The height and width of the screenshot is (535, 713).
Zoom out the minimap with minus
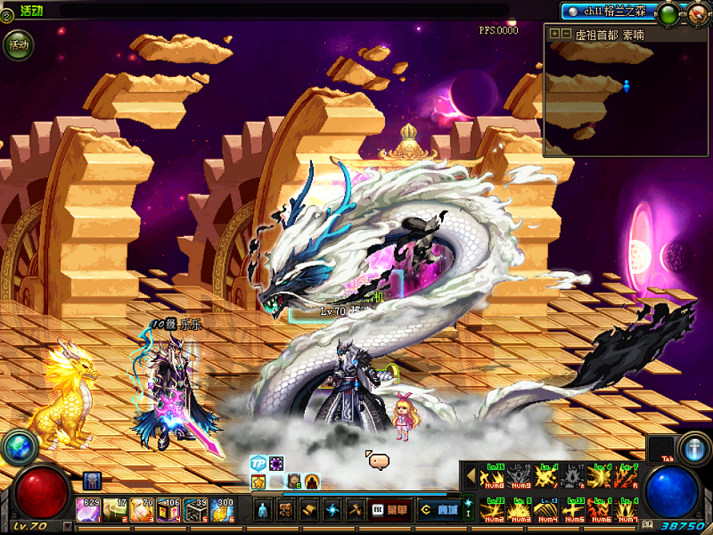566,33
